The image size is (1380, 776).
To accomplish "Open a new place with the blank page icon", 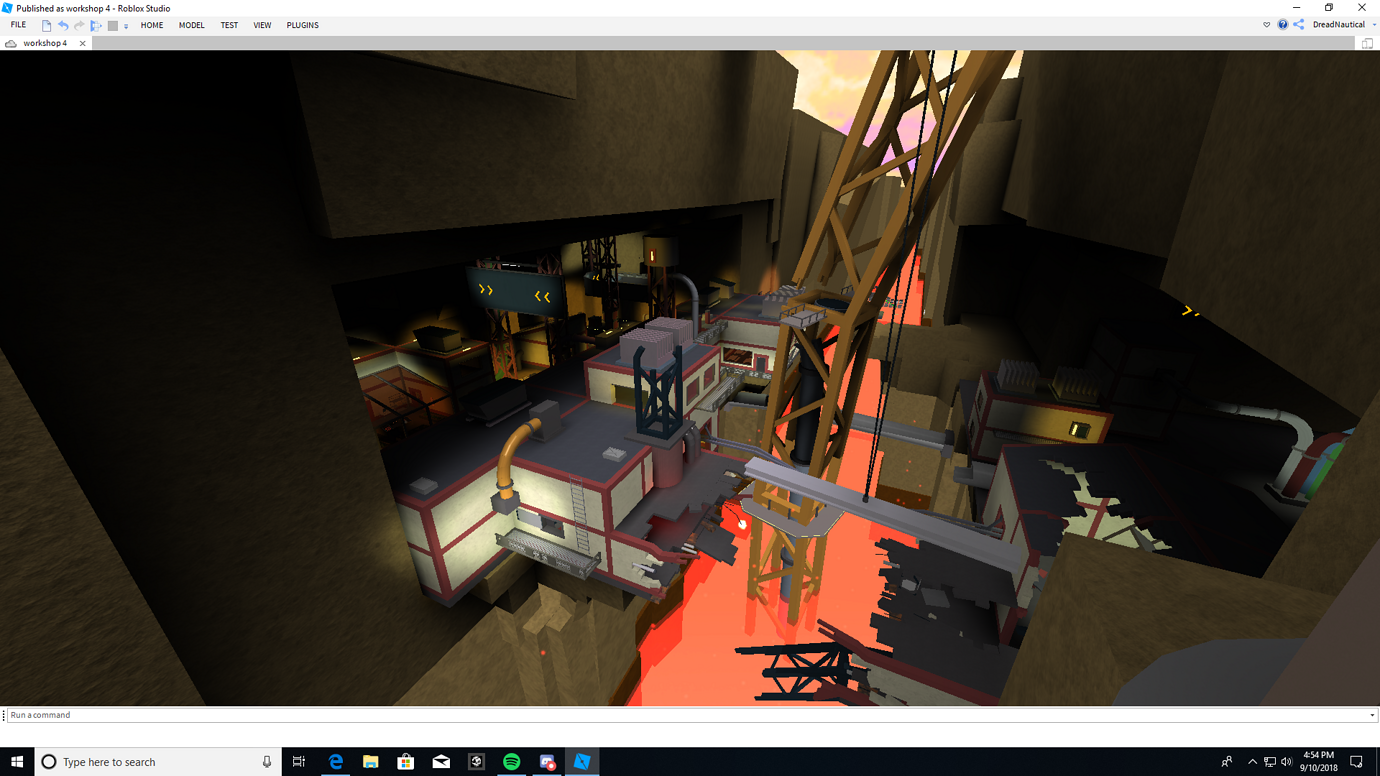I will coord(46,24).
